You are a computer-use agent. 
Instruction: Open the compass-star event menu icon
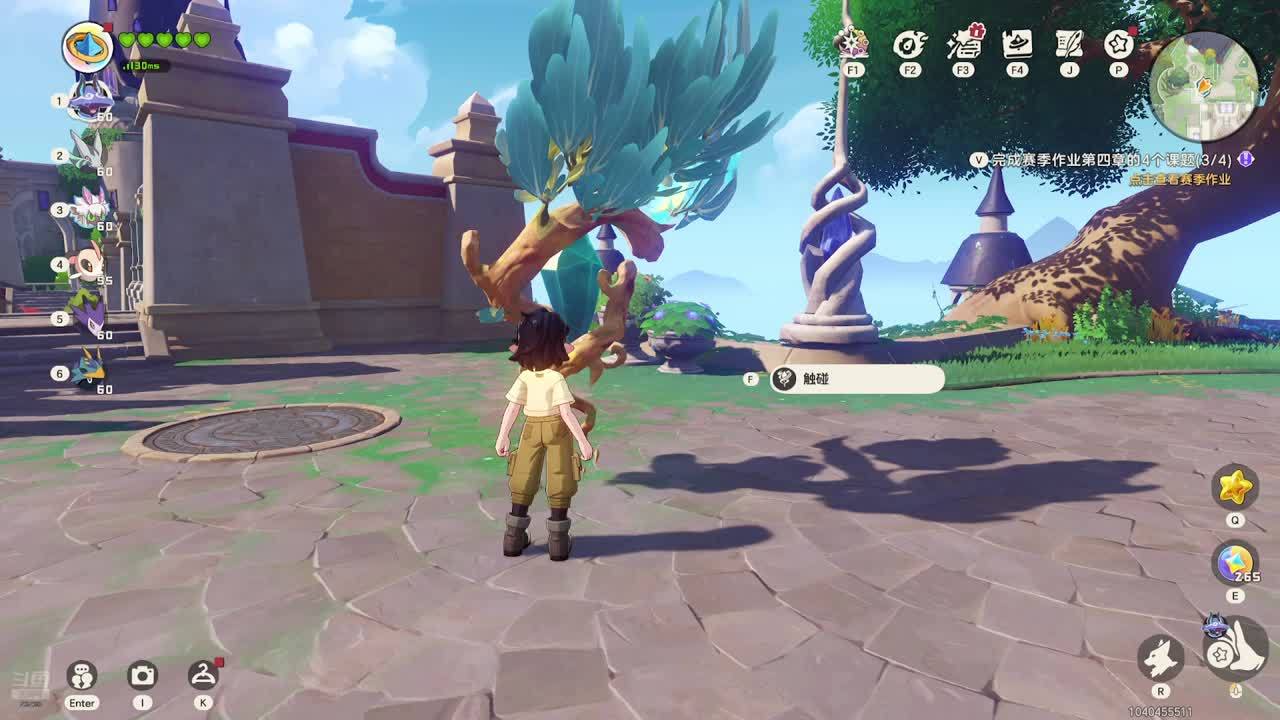click(x=853, y=44)
